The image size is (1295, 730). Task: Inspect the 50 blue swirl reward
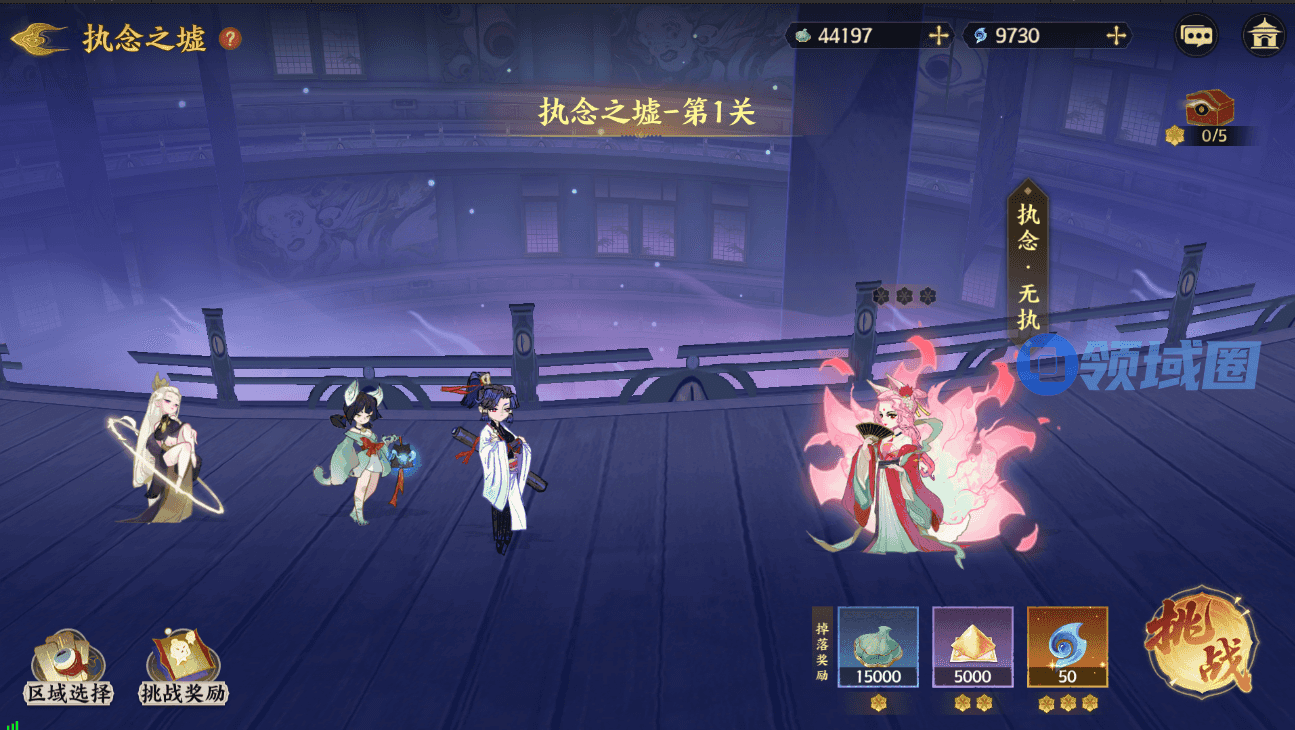(x=1067, y=647)
